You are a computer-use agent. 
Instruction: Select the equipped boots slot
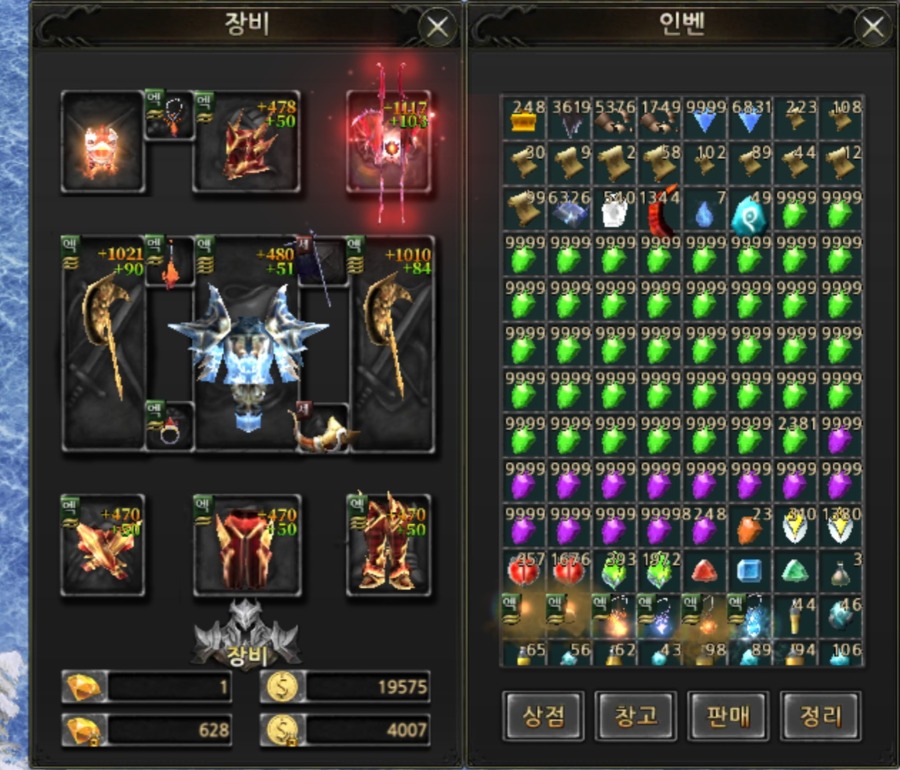point(389,546)
